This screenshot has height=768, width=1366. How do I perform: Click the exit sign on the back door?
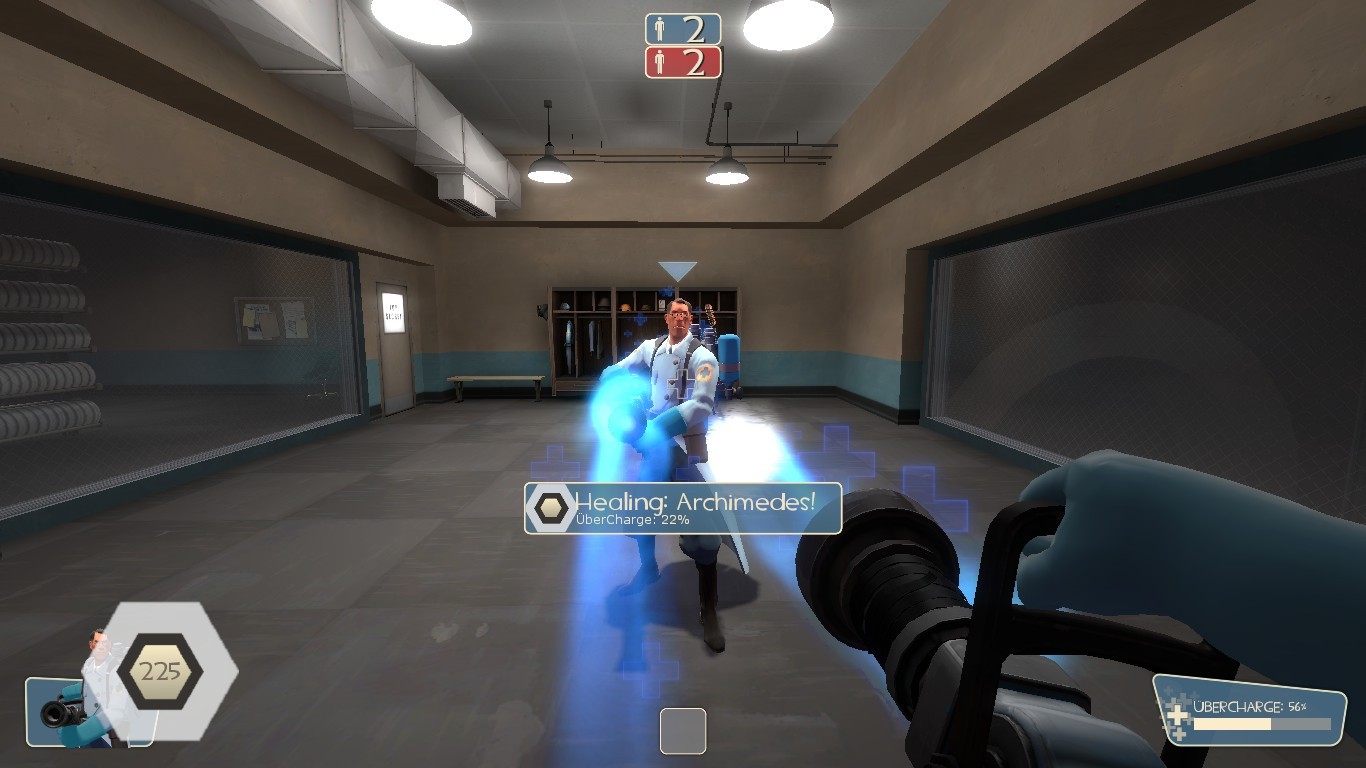pos(393,312)
